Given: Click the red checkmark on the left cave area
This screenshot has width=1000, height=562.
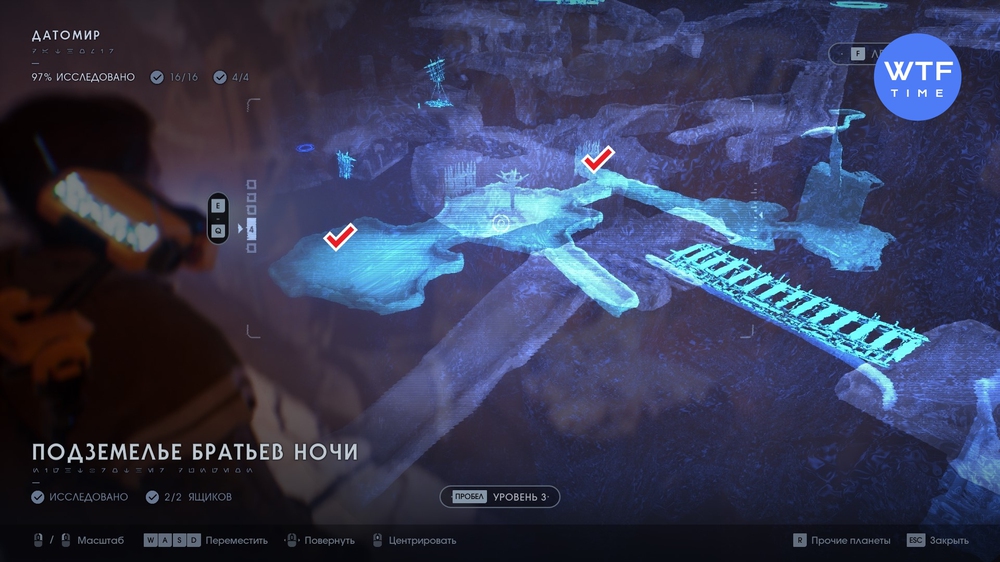Looking at the screenshot, I should pyautogui.click(x=340, y=236).
